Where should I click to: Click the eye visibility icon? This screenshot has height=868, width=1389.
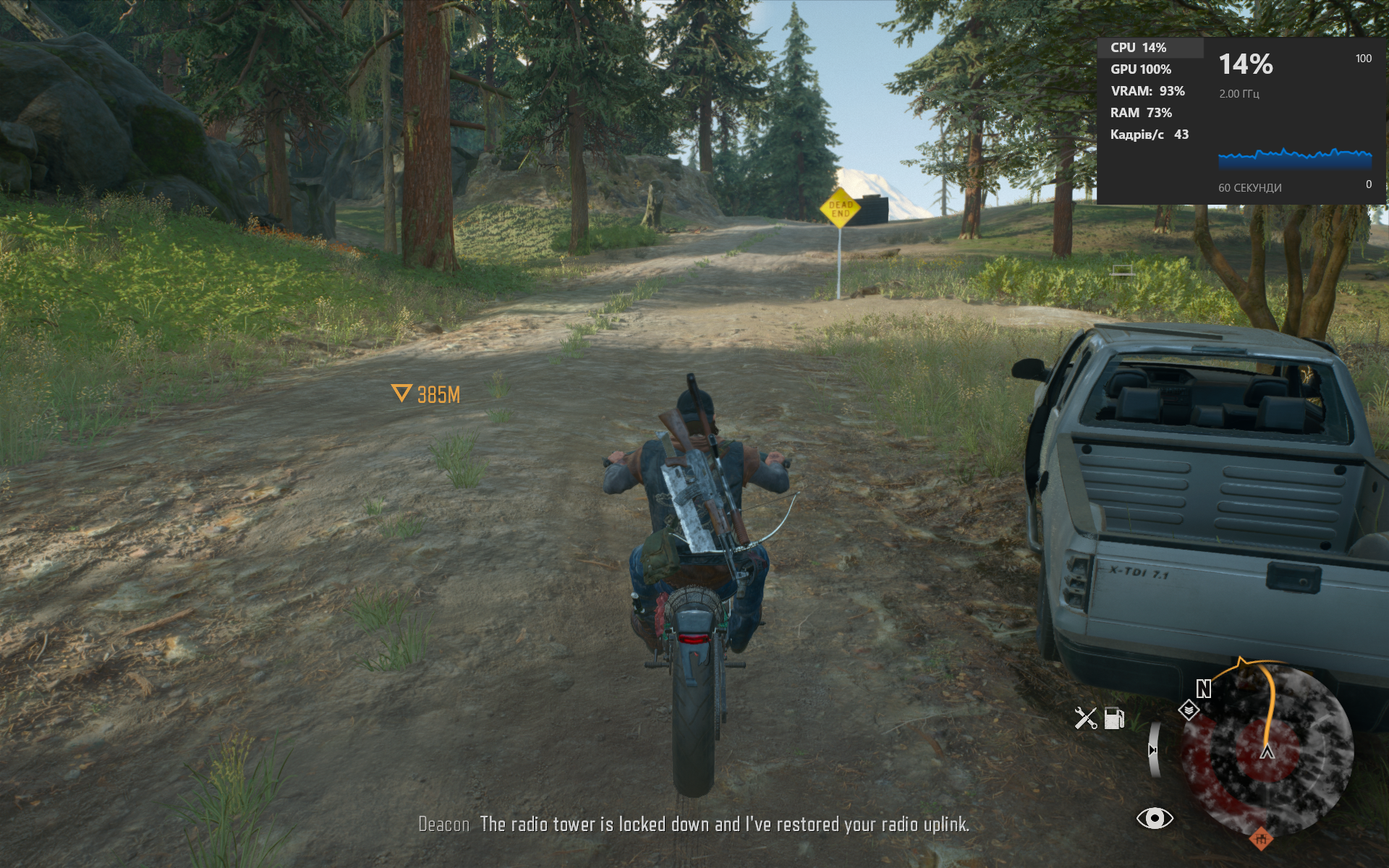1154,818
